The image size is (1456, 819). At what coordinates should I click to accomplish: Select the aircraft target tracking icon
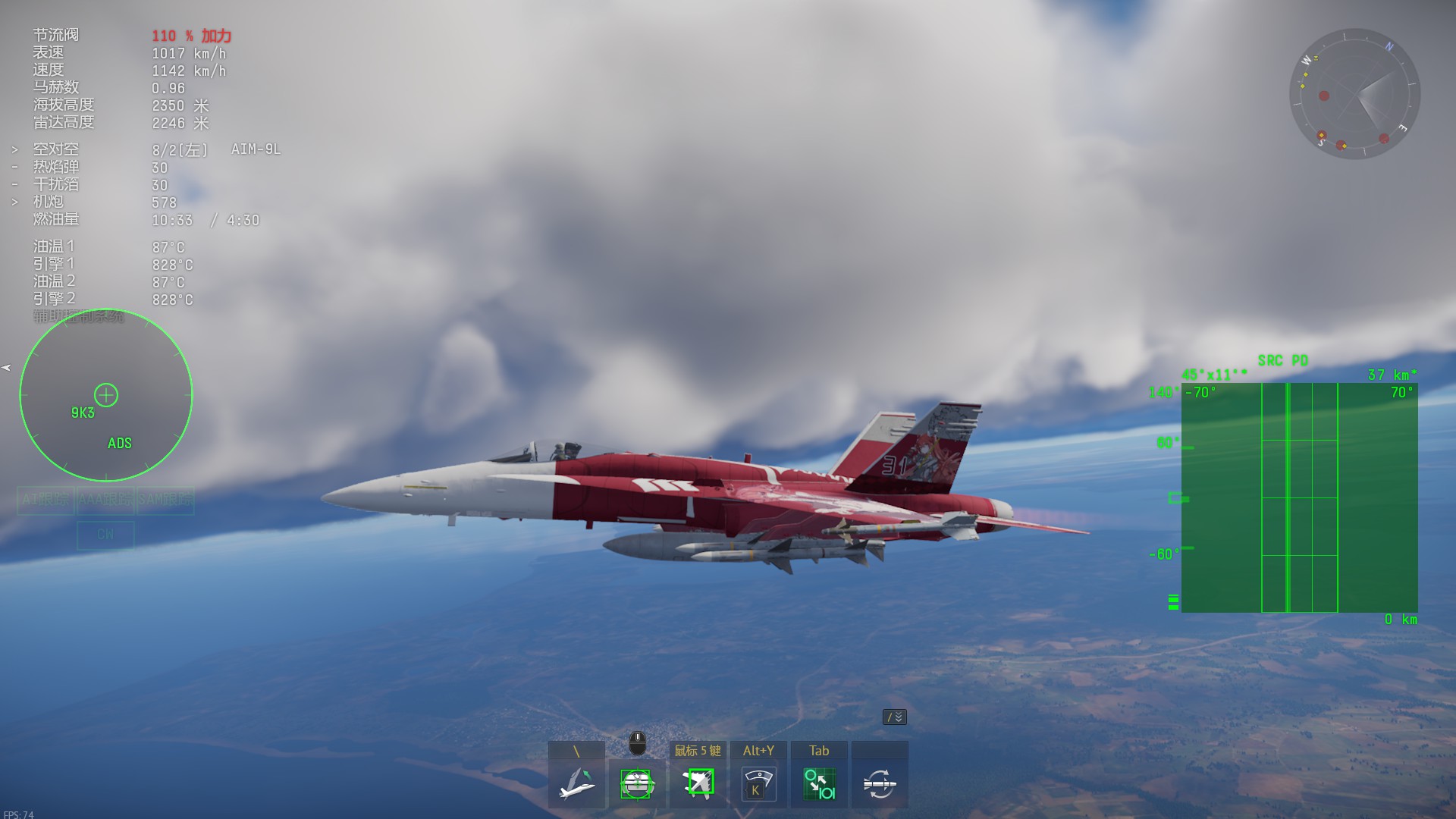point(698,783)
